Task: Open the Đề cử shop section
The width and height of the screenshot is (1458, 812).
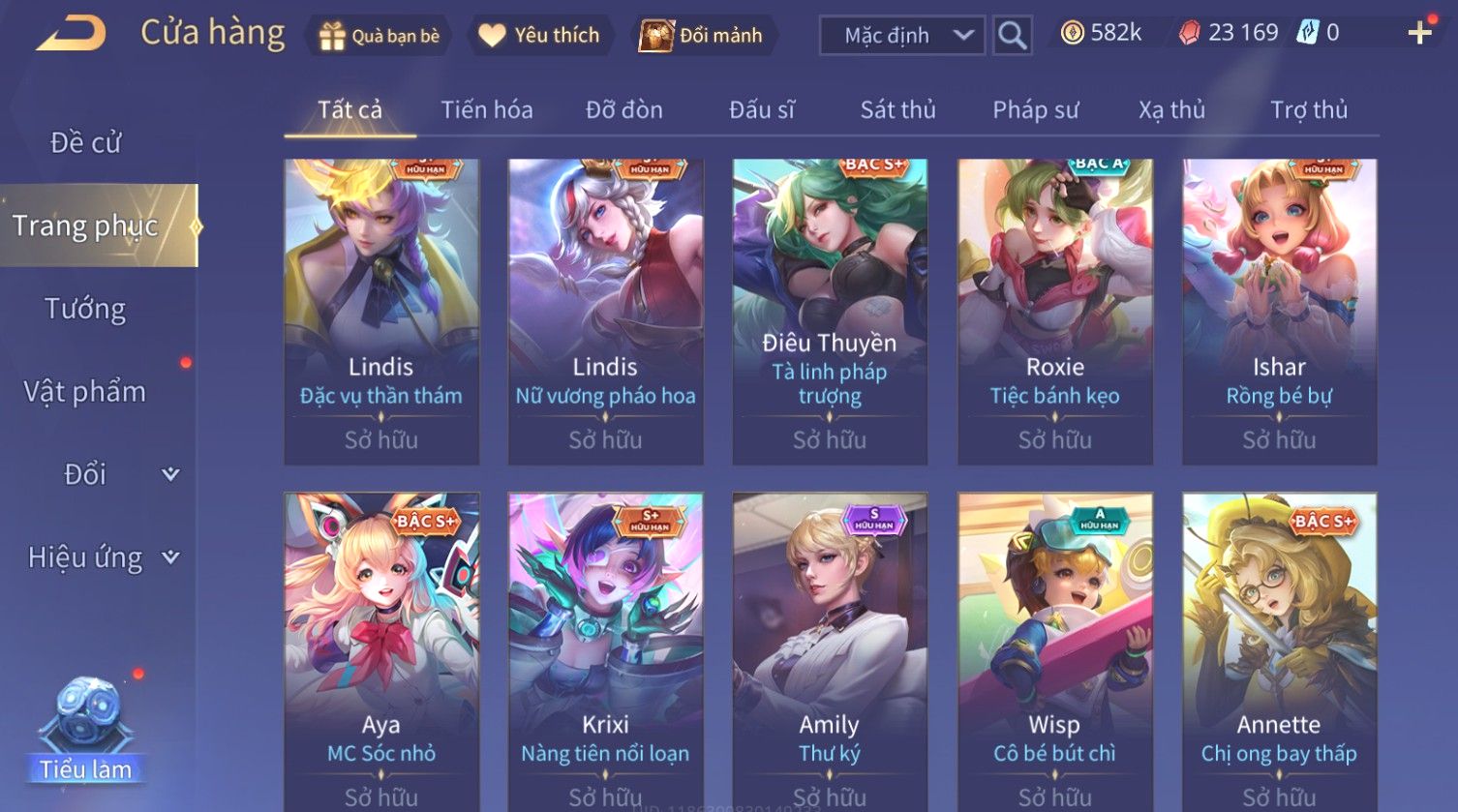Action: (x=85, y=143)
